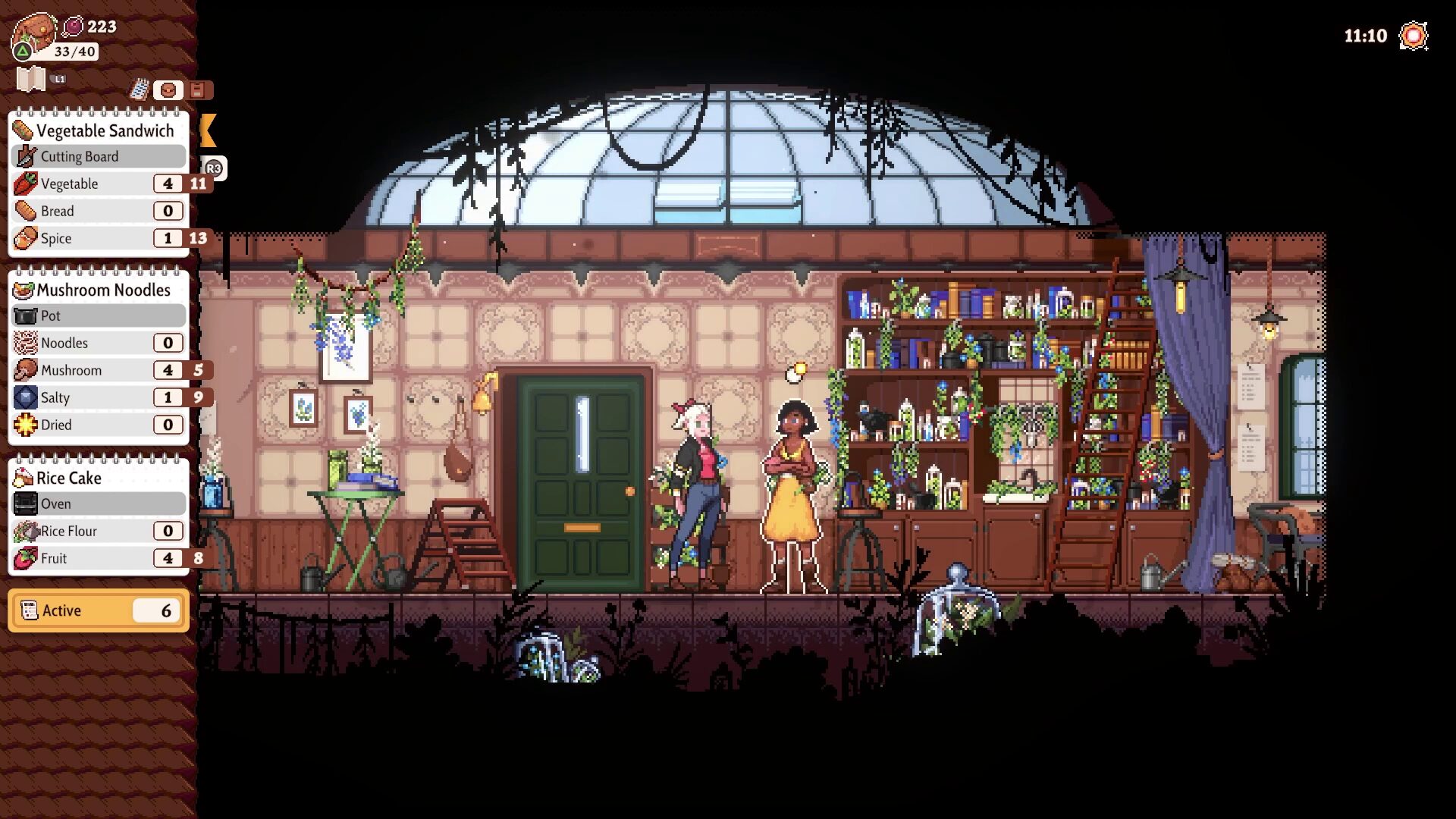Click the Mushroom ingredient icon

pyautogui.click(x=24, y=370)
